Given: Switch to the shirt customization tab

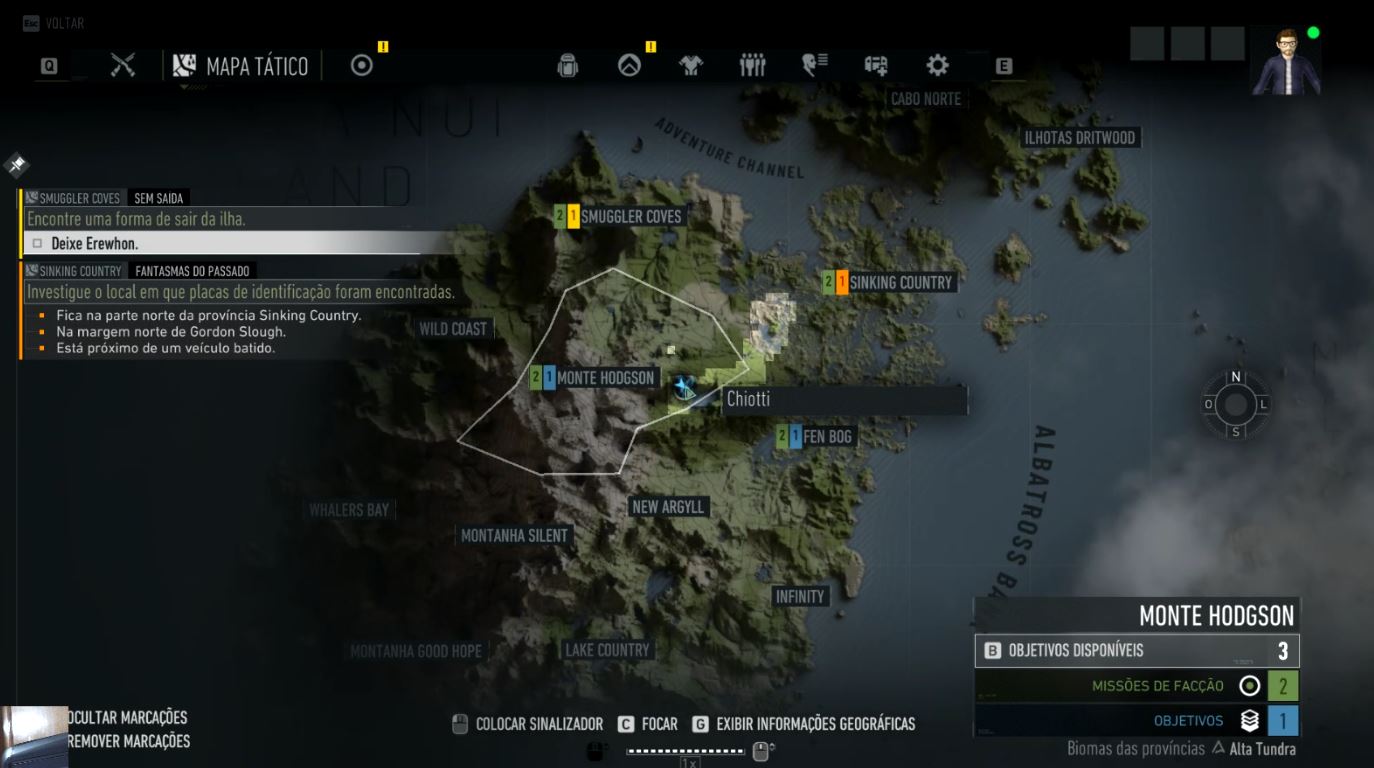Looking at the screenshot, I should (x=690, y=66).
